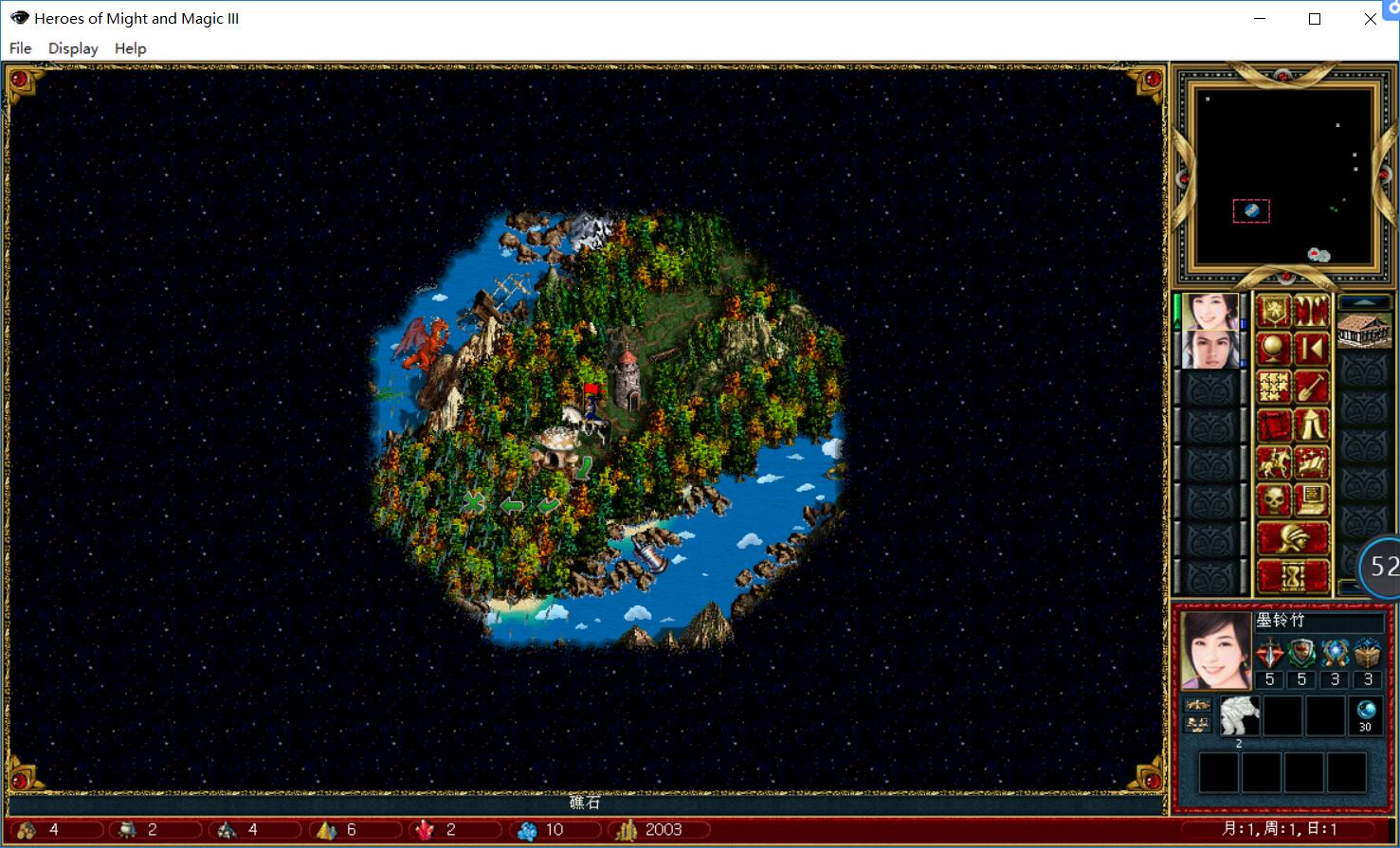Open the Help menu
1400x848 pixels.
[130, 48]
